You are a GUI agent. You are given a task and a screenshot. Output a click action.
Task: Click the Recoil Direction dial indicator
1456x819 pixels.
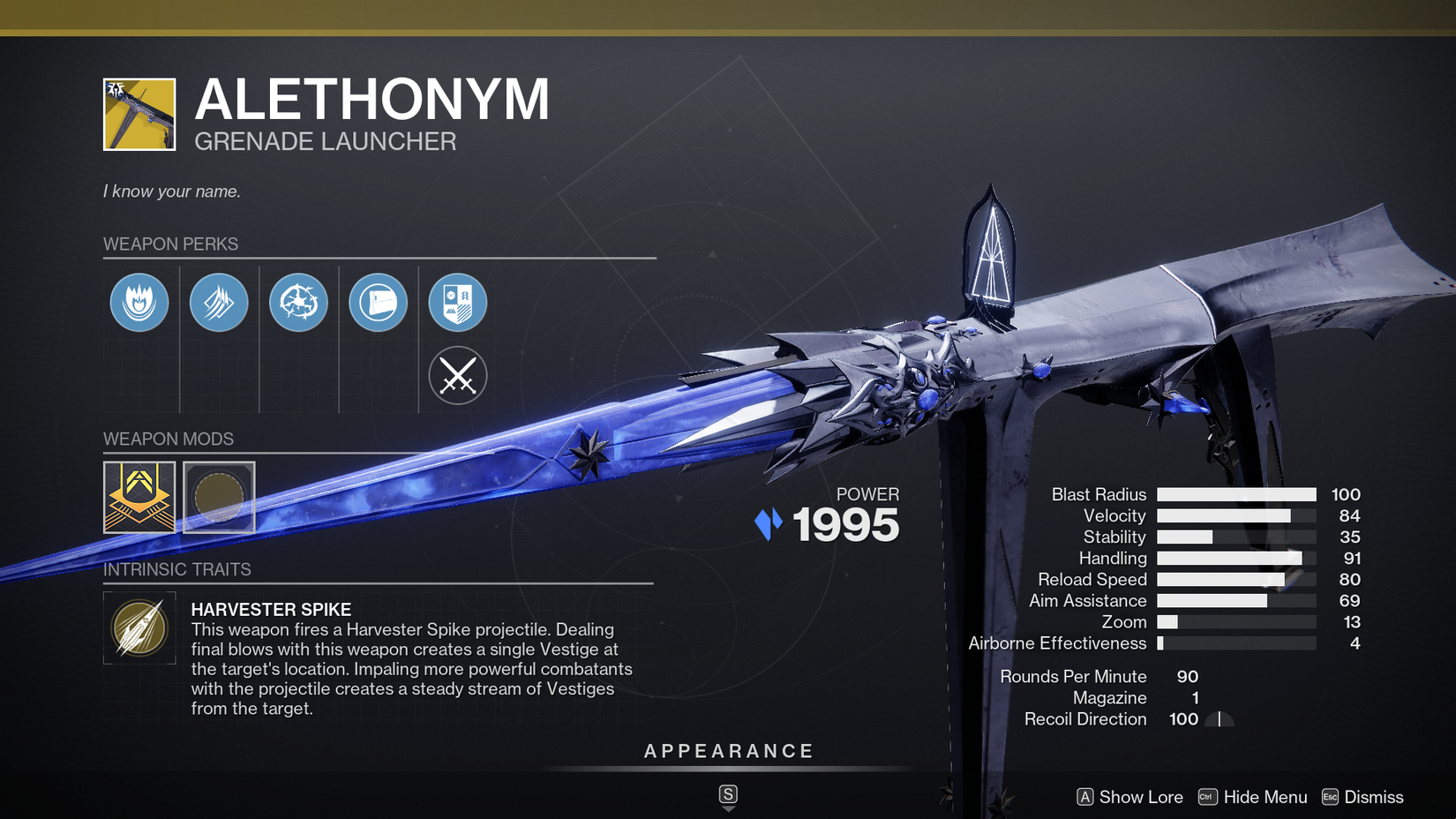click(x=1218, y=719)
